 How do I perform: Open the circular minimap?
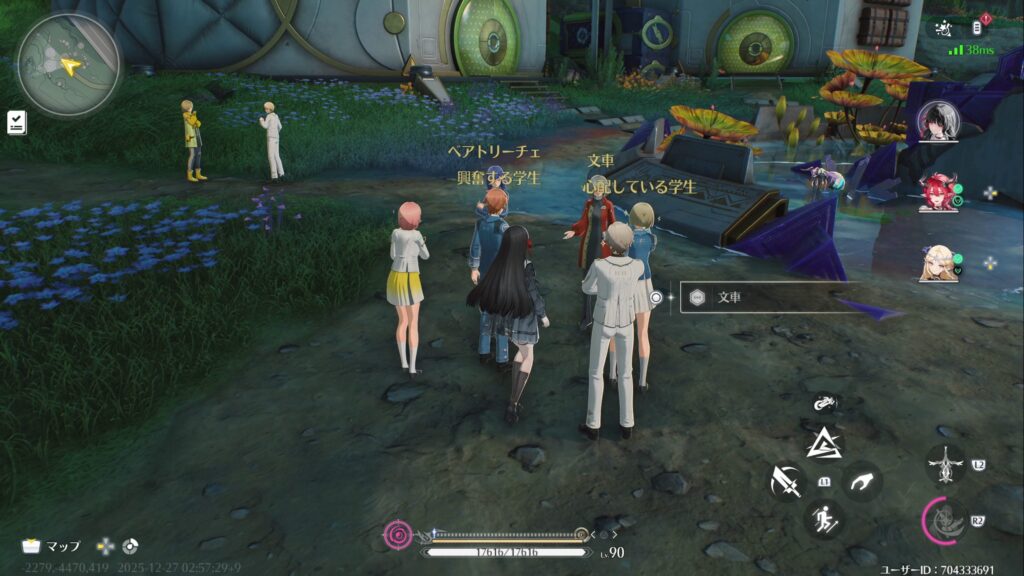click(x=68, y=66)
